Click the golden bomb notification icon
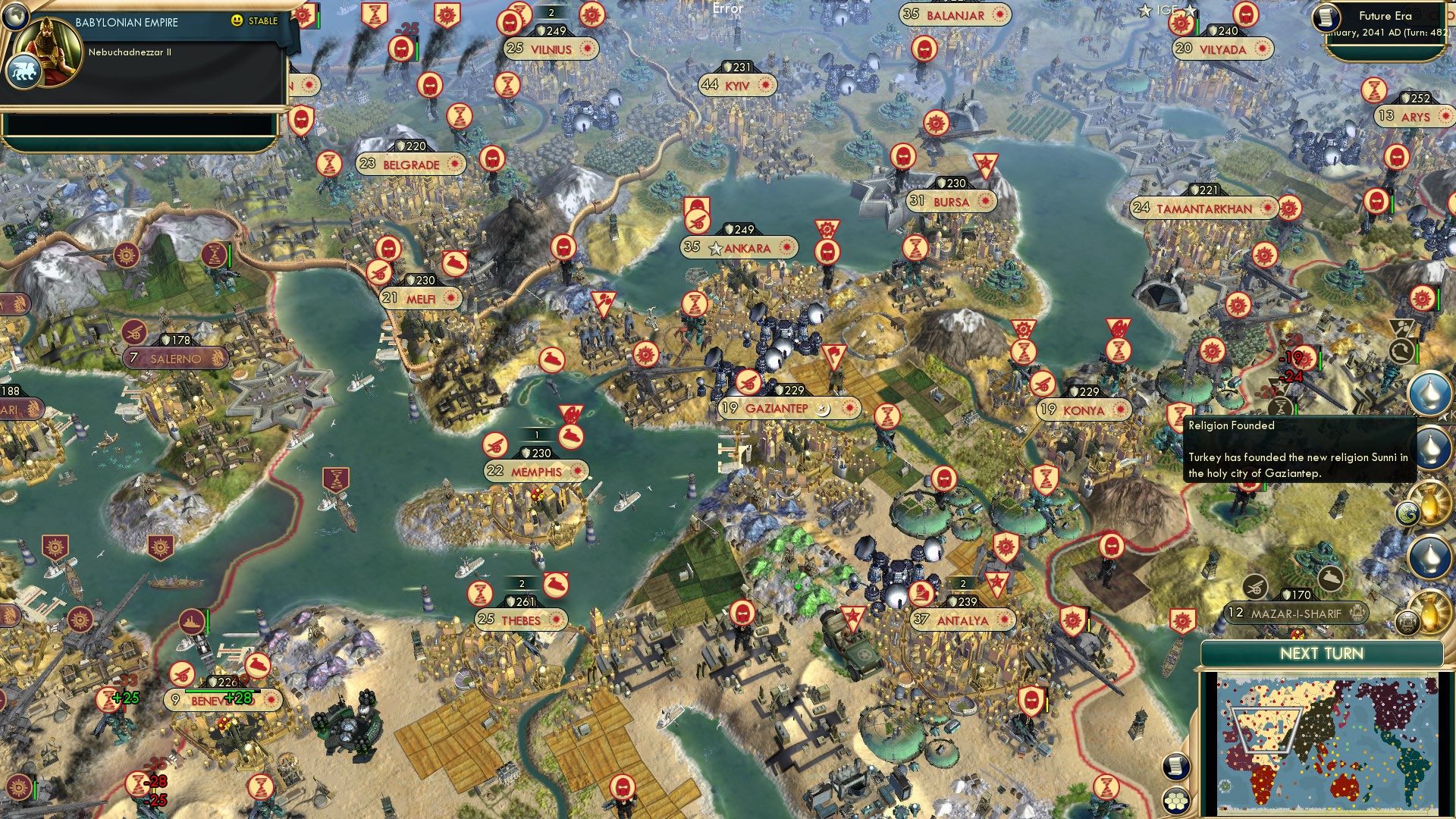This screenshot has width=1456, height=819. [x=1430, y=504]
